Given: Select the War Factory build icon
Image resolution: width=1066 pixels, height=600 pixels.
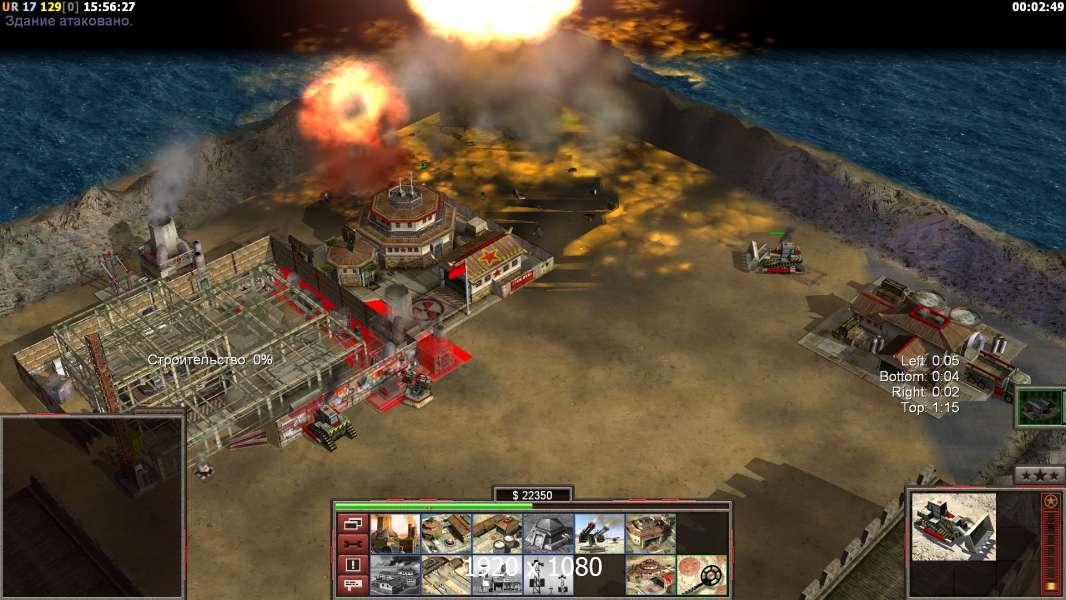Looking at the screenshot, I should 650,534.
